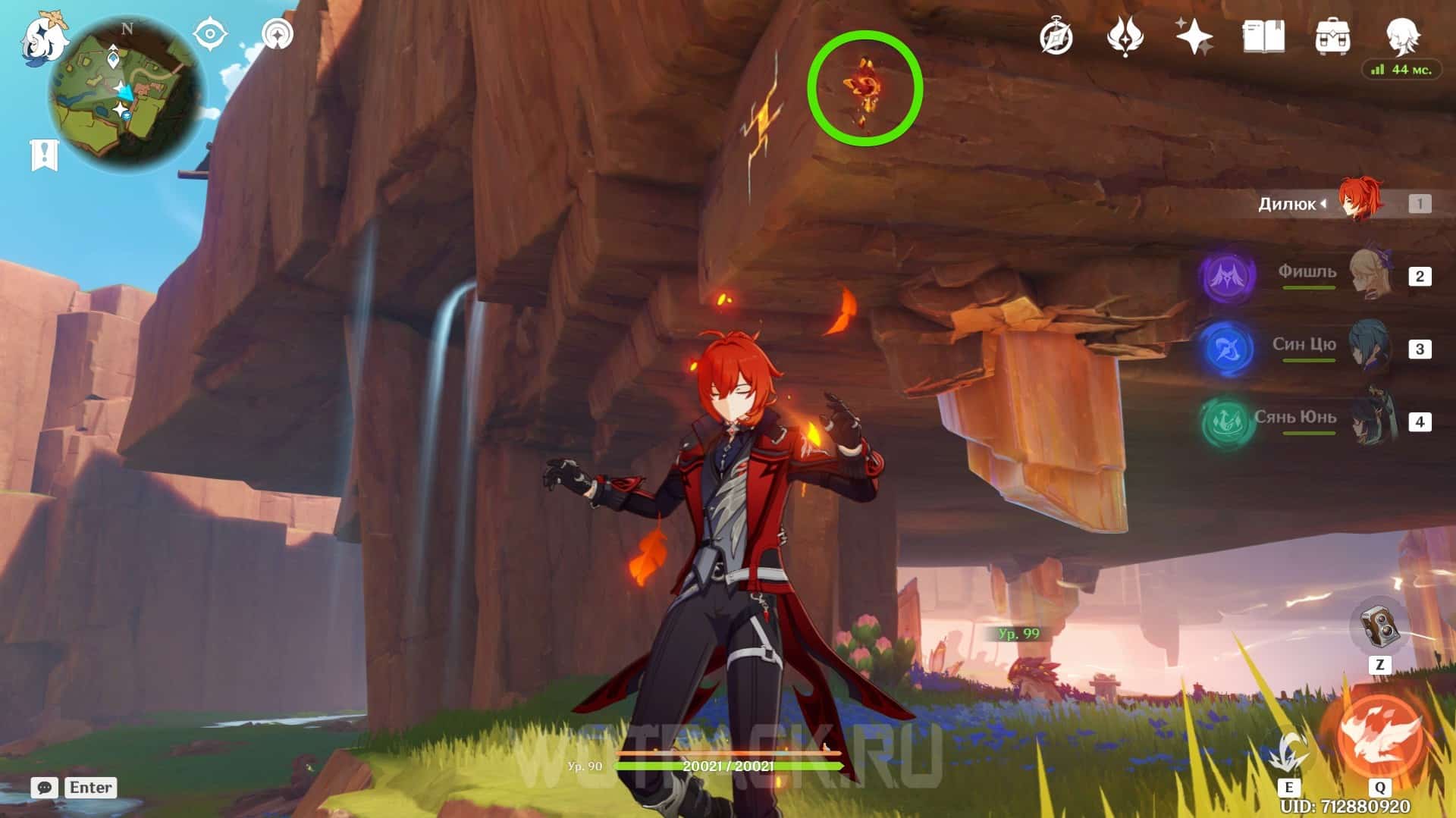This screenshot has width=1456, height=818.
Task: Open the battle pass winged emblem icon
Action: (x=1125, y=37)
